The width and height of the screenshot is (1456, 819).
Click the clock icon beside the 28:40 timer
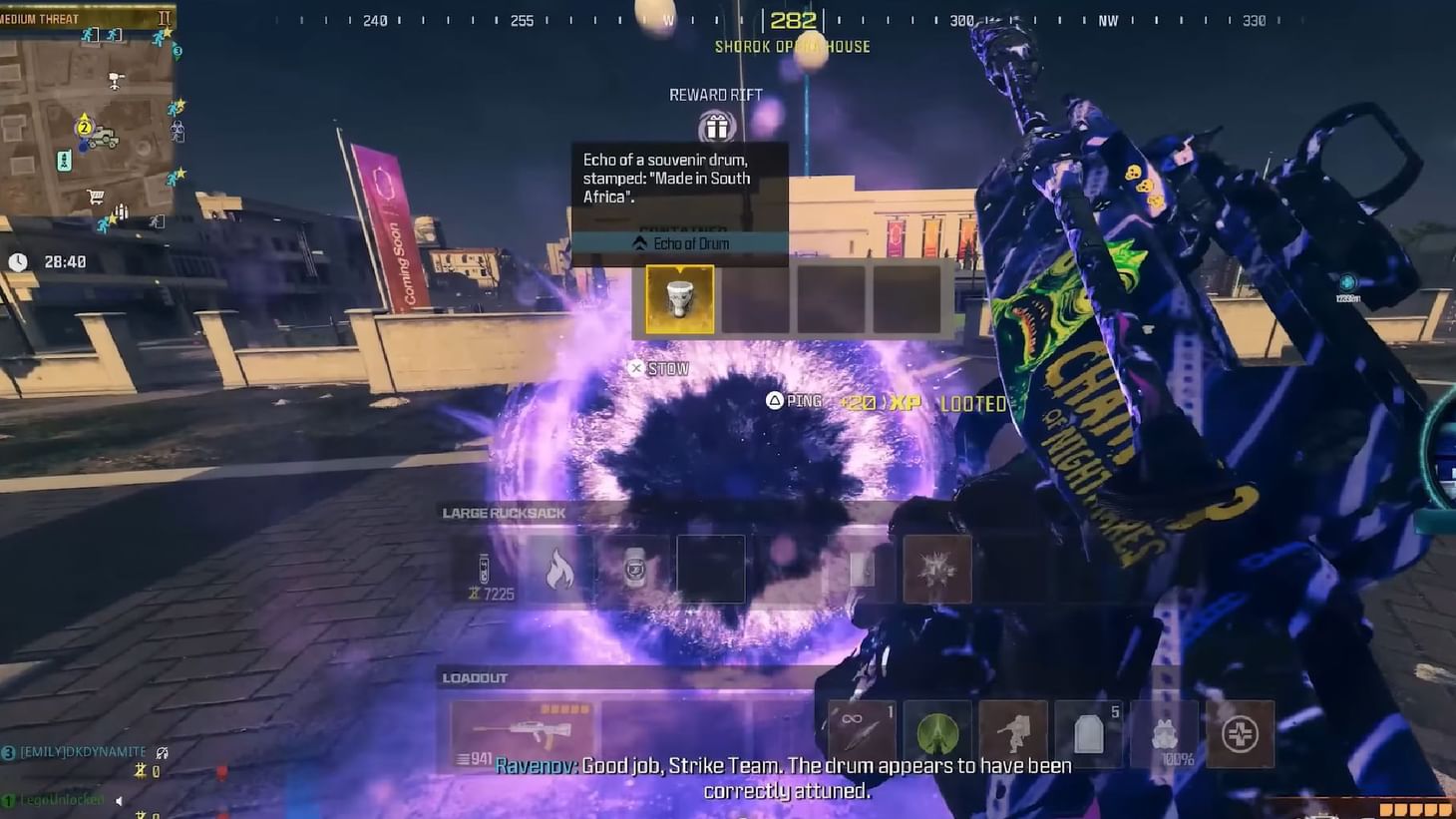point(20,260)
